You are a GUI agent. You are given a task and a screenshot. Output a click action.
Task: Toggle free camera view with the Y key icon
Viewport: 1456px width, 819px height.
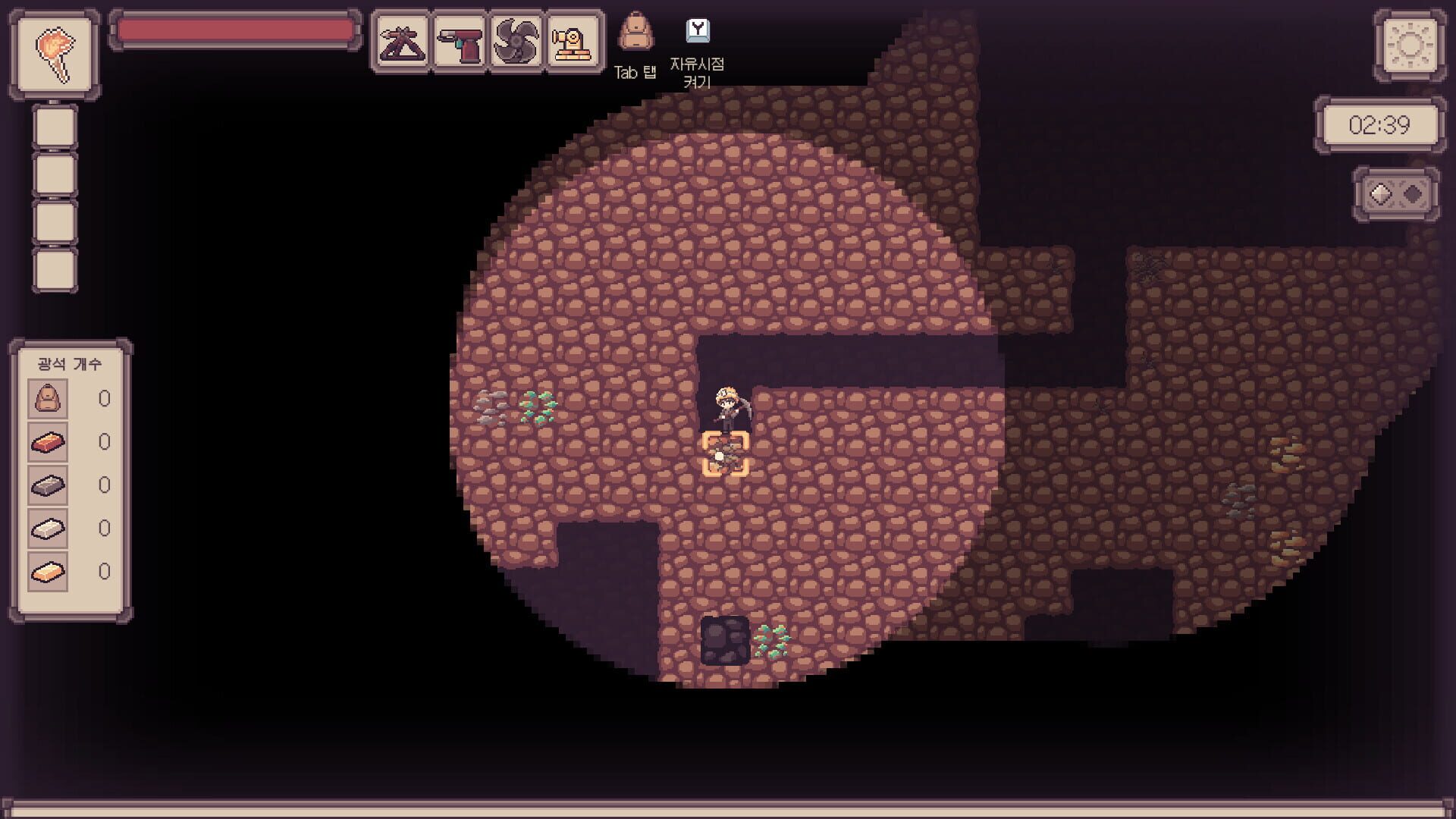[698, 30]
